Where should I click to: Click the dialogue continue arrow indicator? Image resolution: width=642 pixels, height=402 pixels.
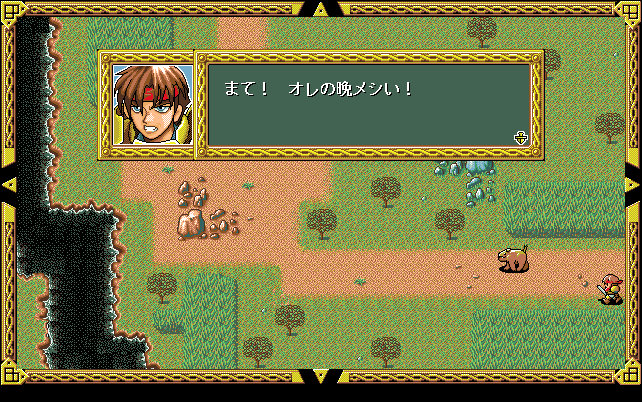point(520,138)
